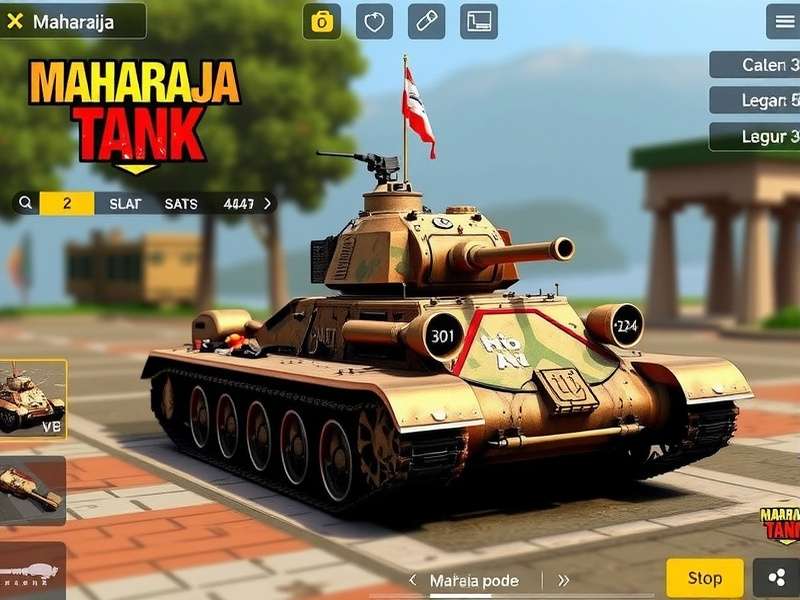Switch to the SLAT tab

(x=125, y=203)
